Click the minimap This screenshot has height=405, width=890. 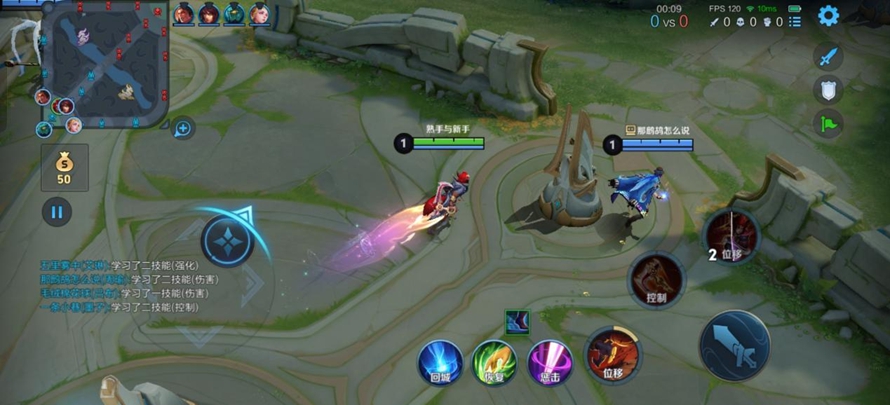click(103, 64)
